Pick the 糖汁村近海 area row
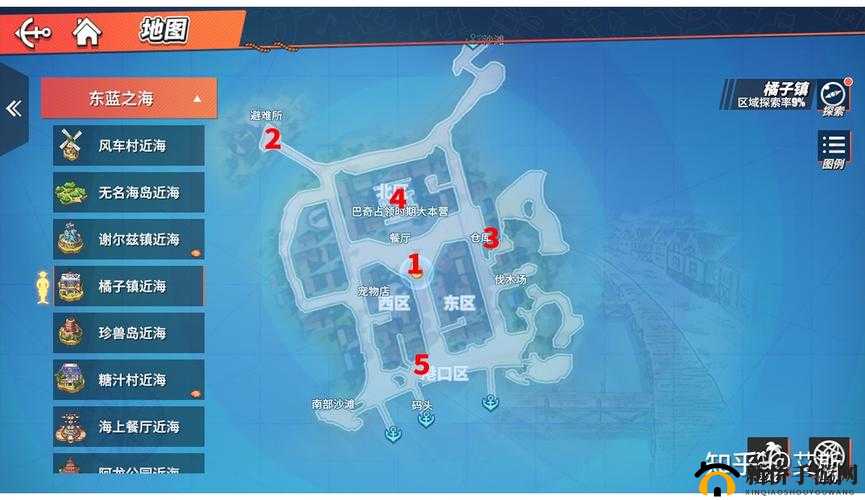 pos(129,380)
